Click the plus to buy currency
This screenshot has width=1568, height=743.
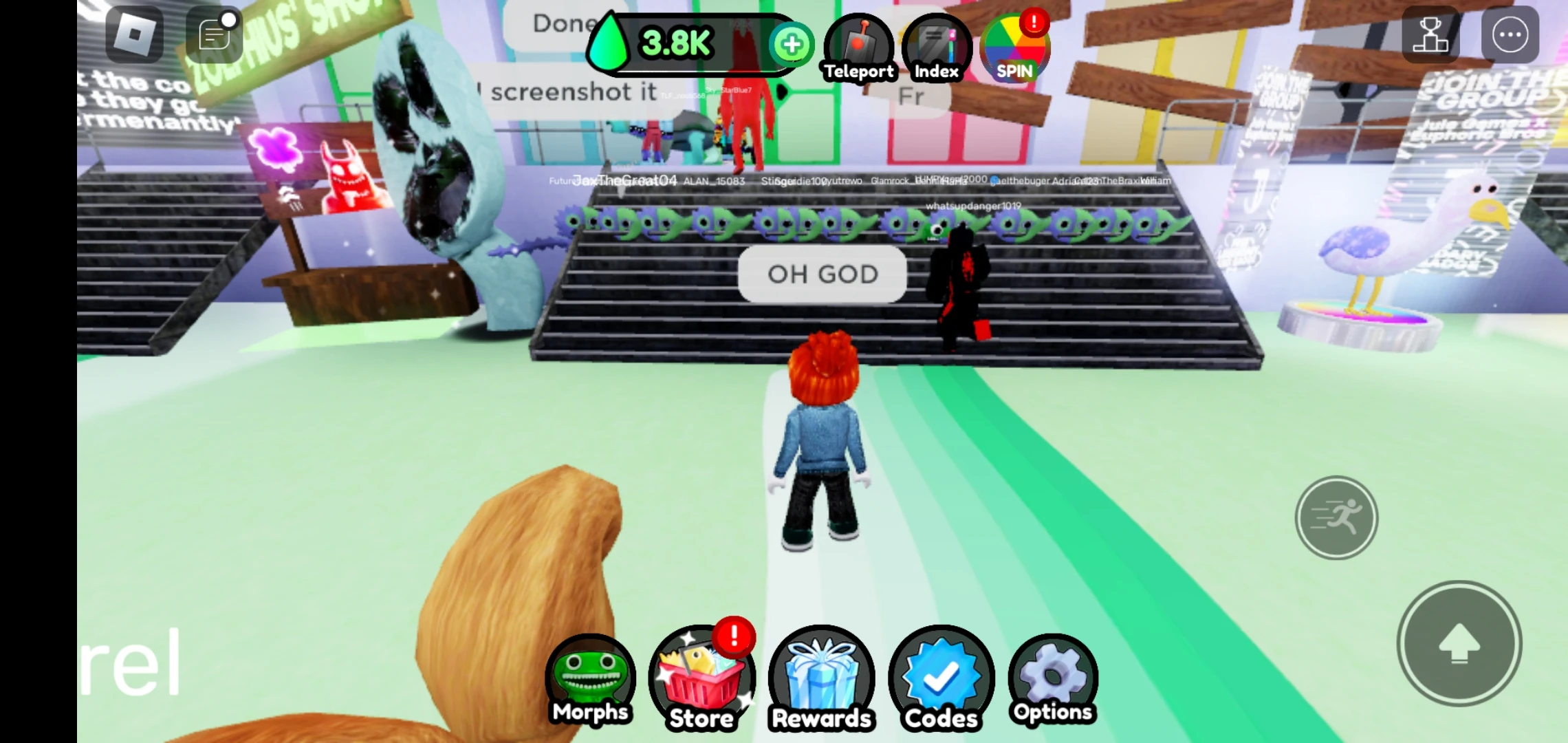coord(793,44)
